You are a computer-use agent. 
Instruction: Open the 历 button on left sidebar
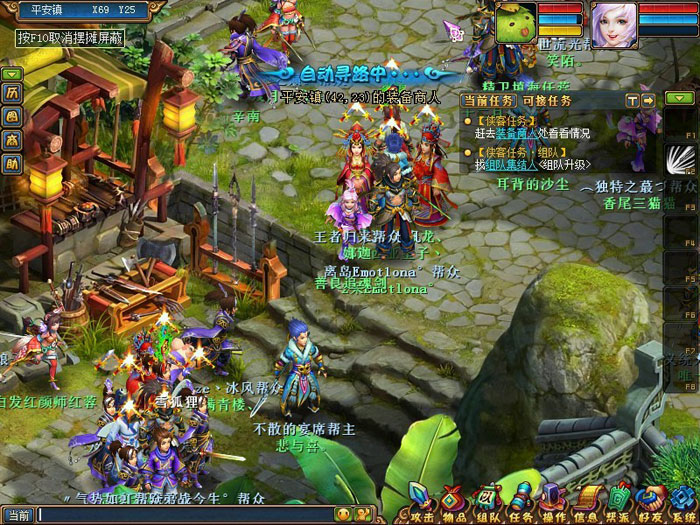(13, 93)
